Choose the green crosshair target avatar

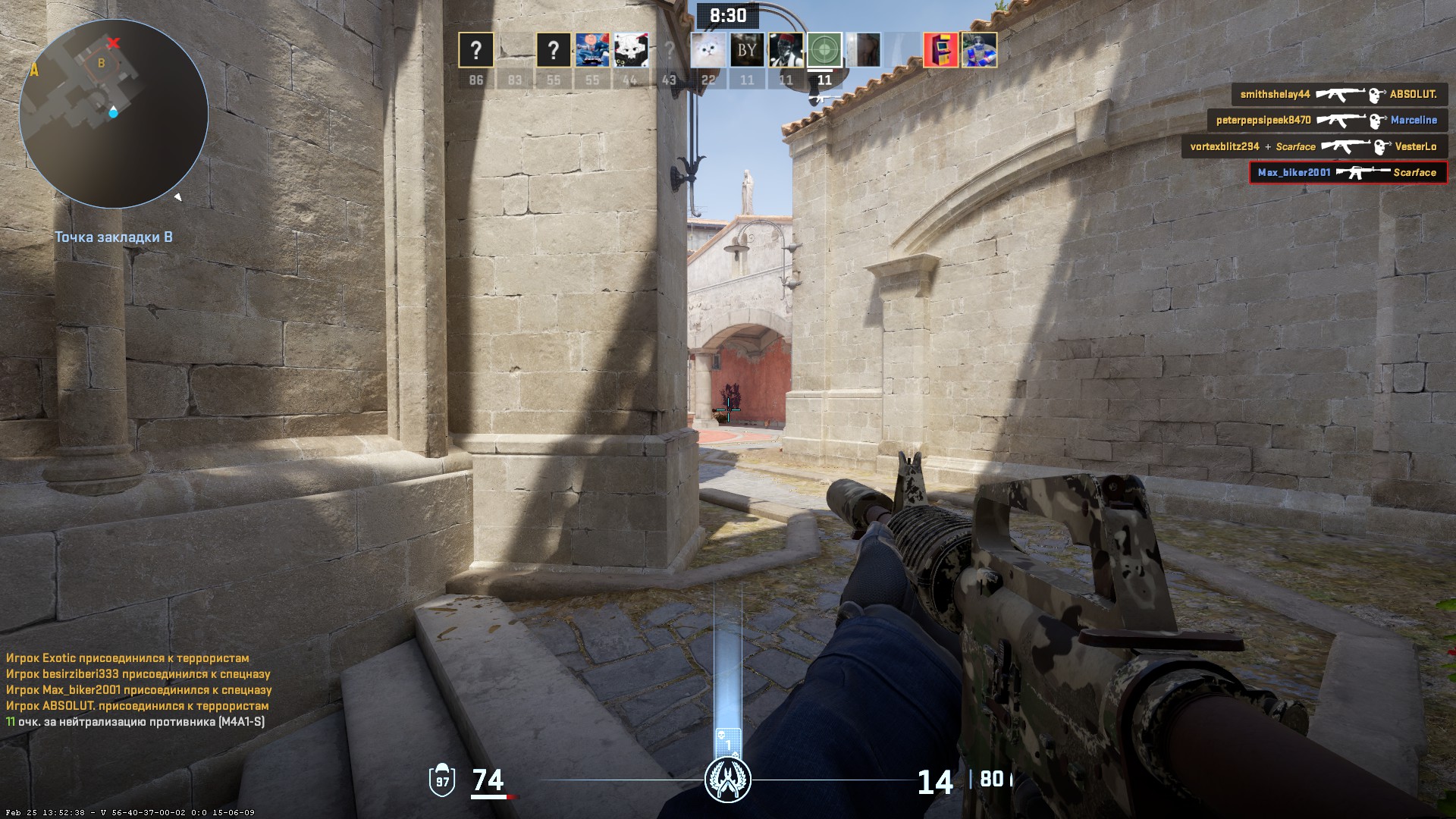824,51
